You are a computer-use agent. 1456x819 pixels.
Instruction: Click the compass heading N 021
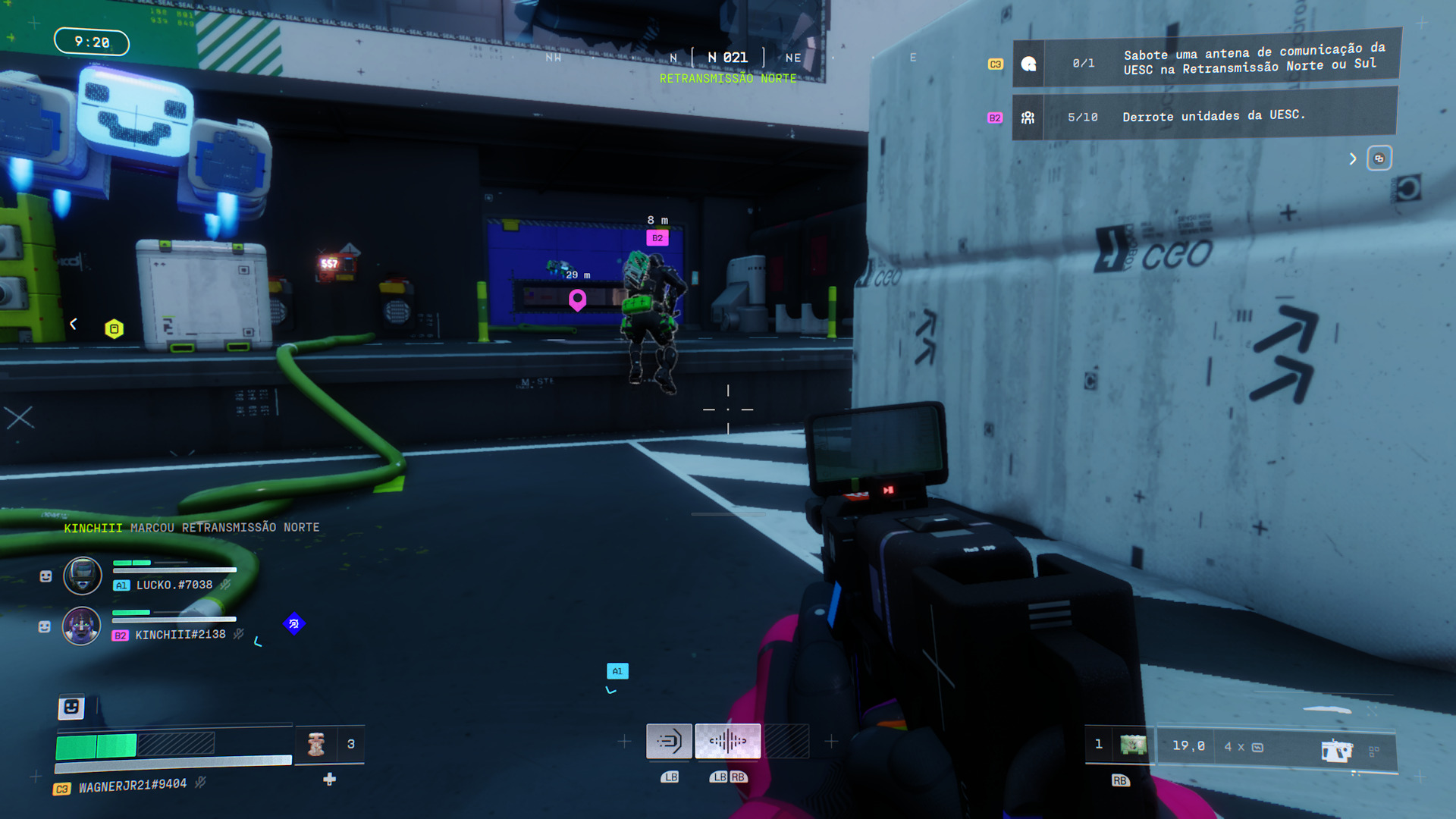727,58
